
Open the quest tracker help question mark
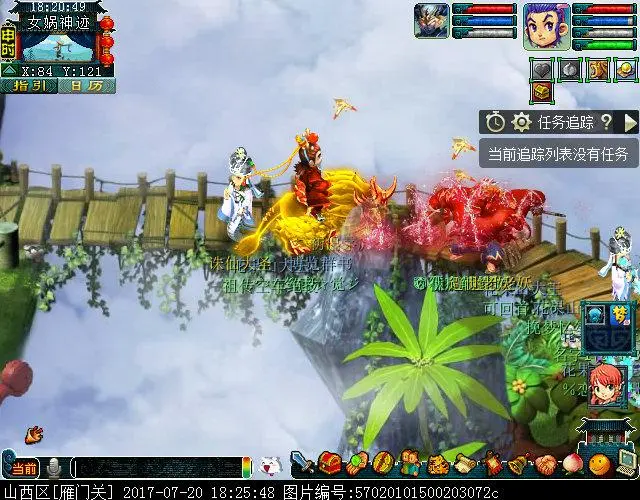point(606,122)
